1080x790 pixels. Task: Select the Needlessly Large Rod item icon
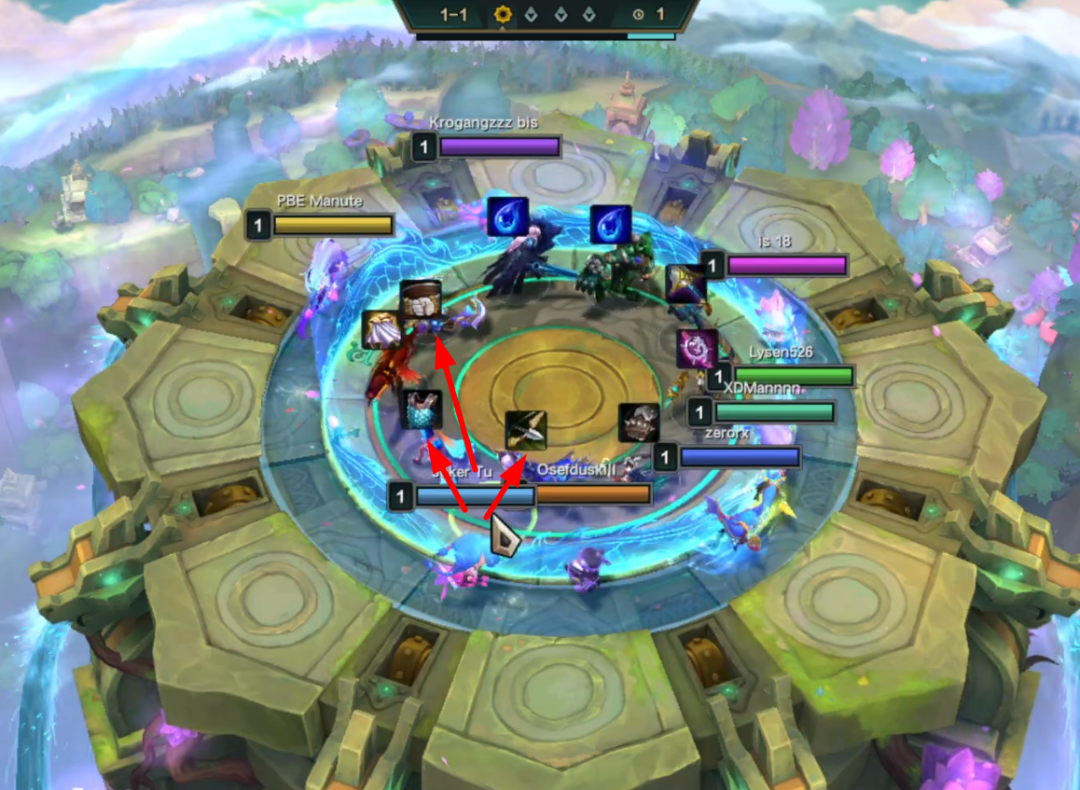(x=687, y=283)
